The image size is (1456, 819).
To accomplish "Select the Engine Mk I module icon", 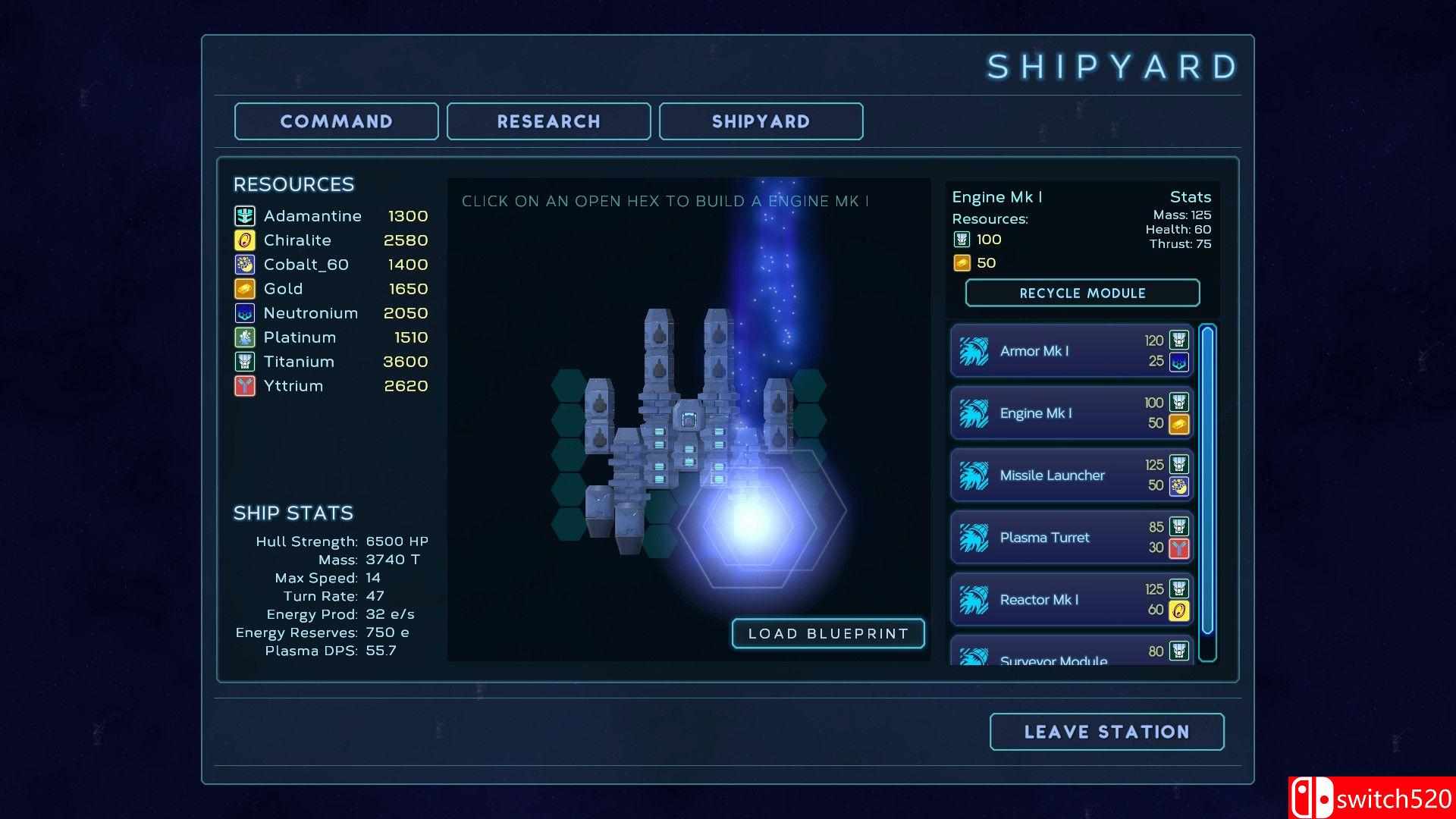I will (976, 413).
